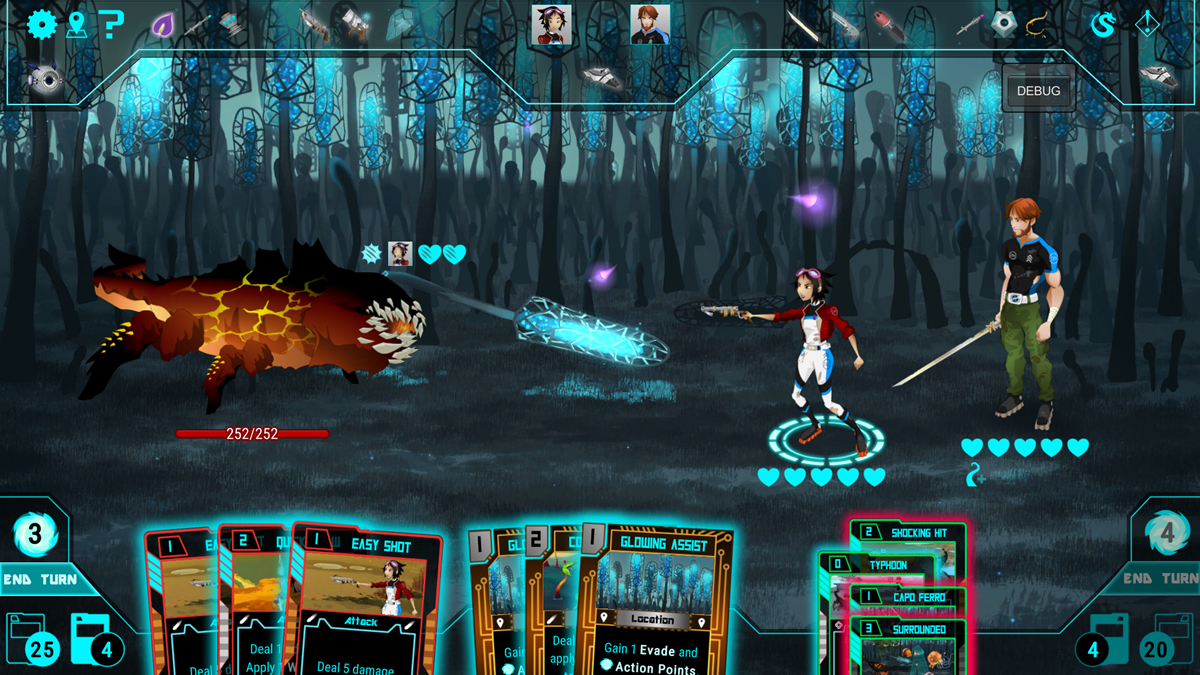Pick the Shocking Hit card
1200x675 pixels.
(910, 533)
